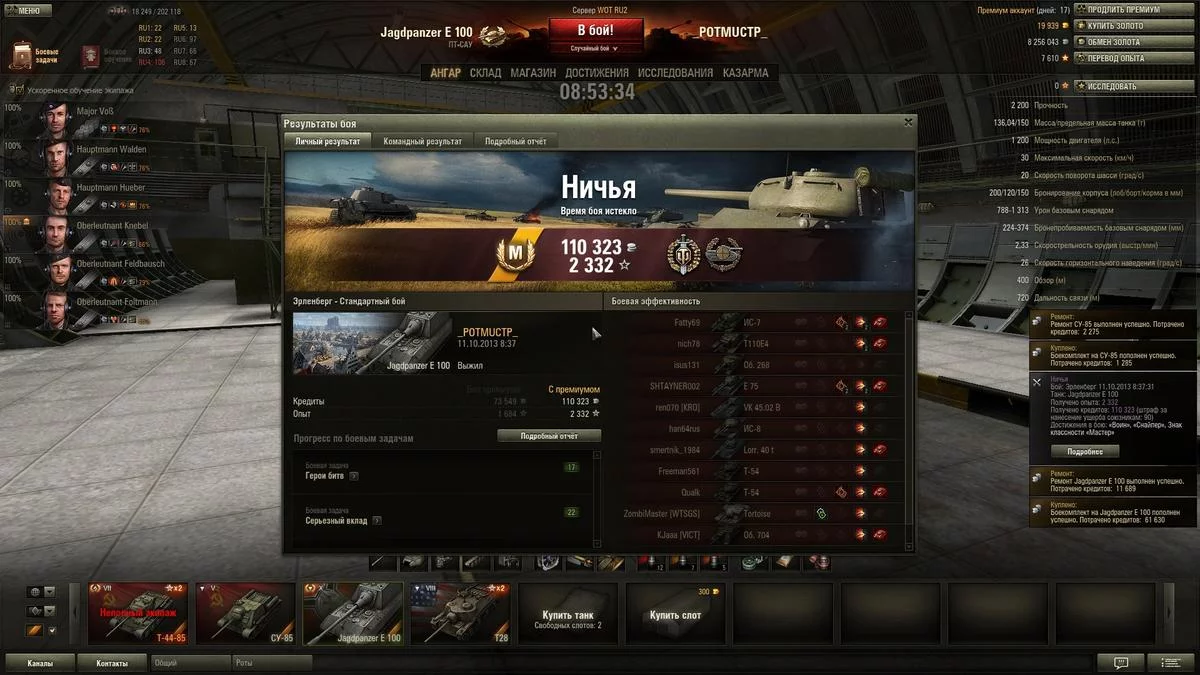Click Подробнее in the battle notification
The image size is (1200, 675).
coord(1084,451)
